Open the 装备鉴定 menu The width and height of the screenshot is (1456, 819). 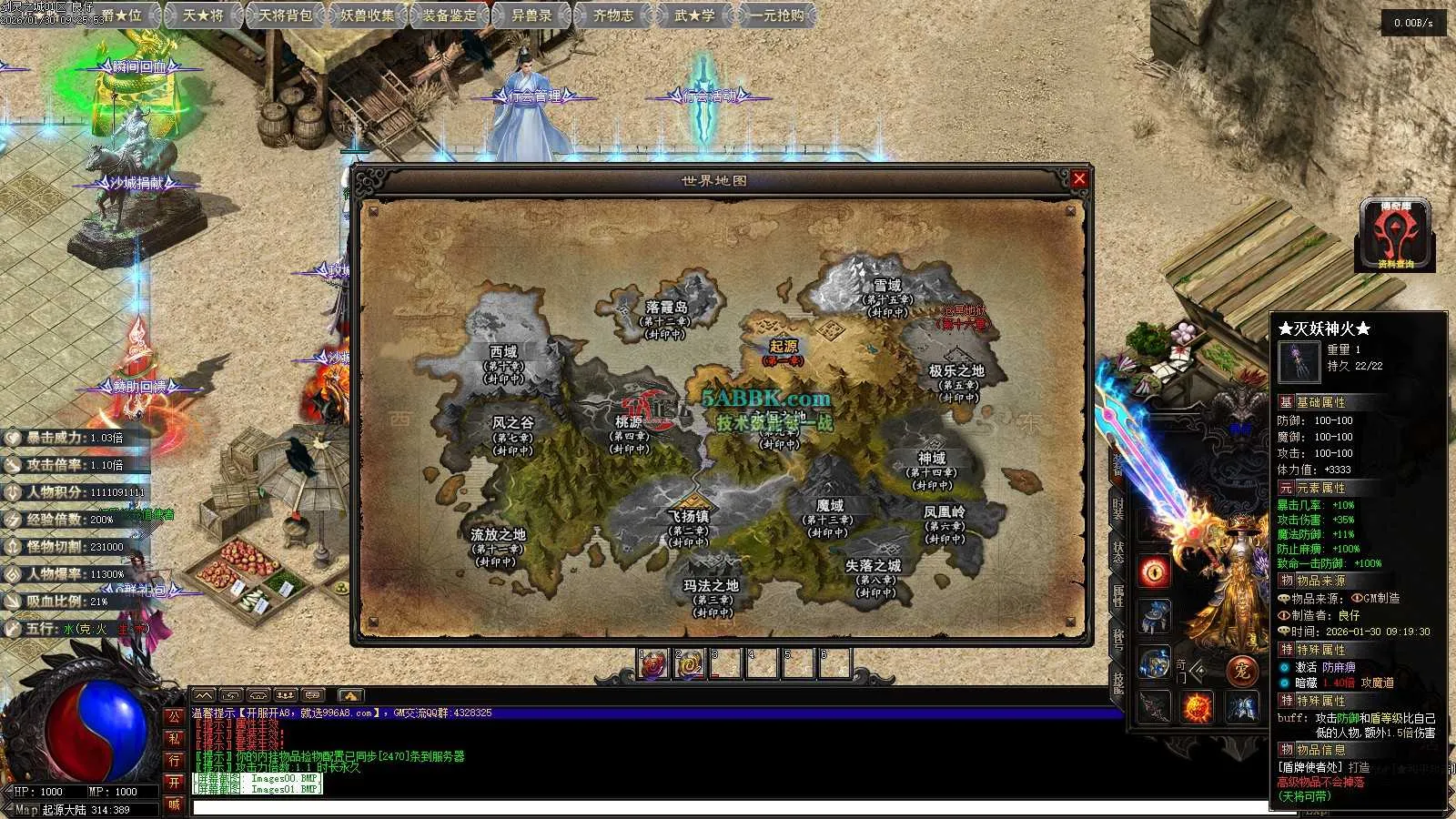(450, 15)
